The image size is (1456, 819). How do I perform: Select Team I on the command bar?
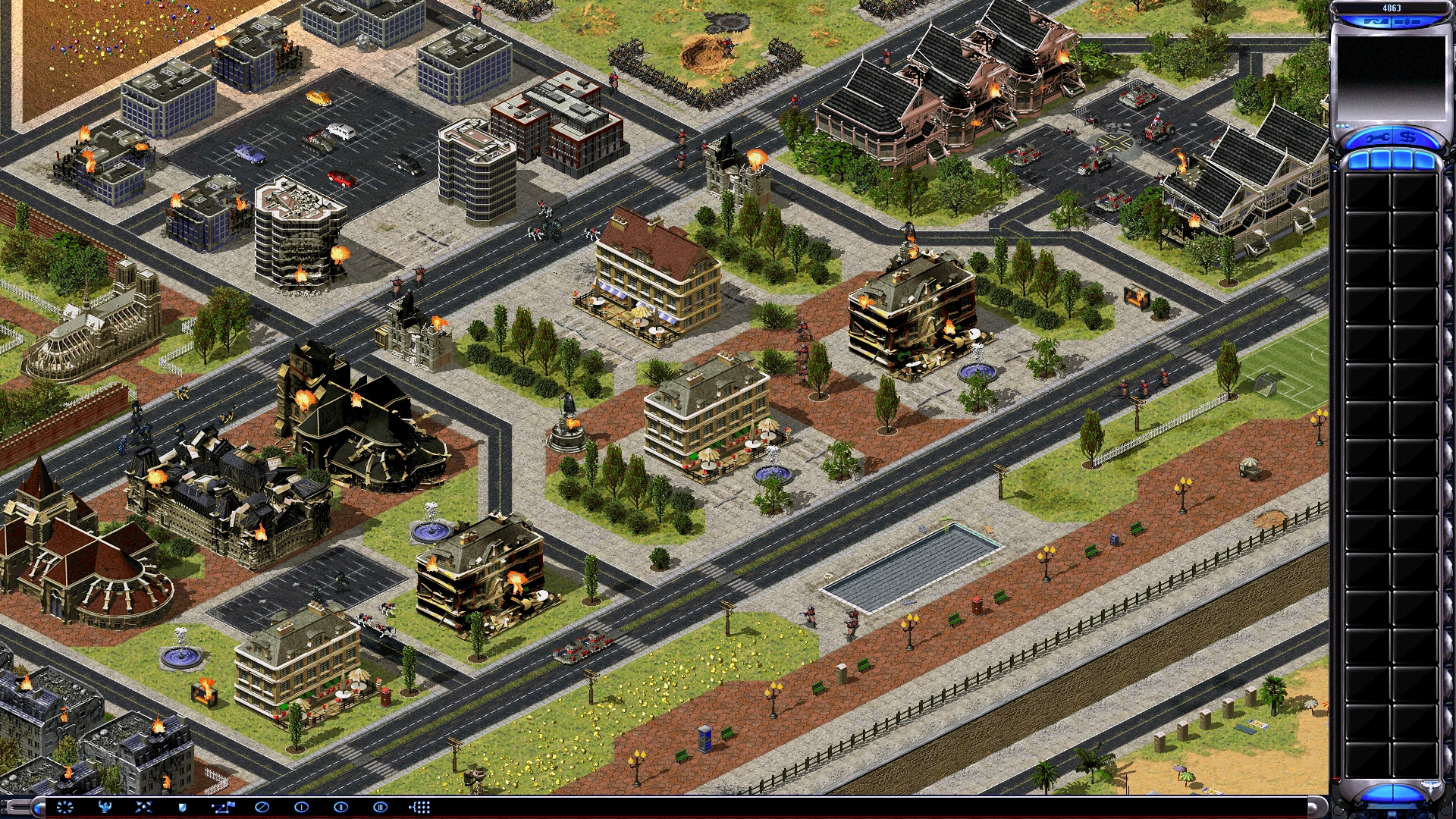[x=301, y=808]
